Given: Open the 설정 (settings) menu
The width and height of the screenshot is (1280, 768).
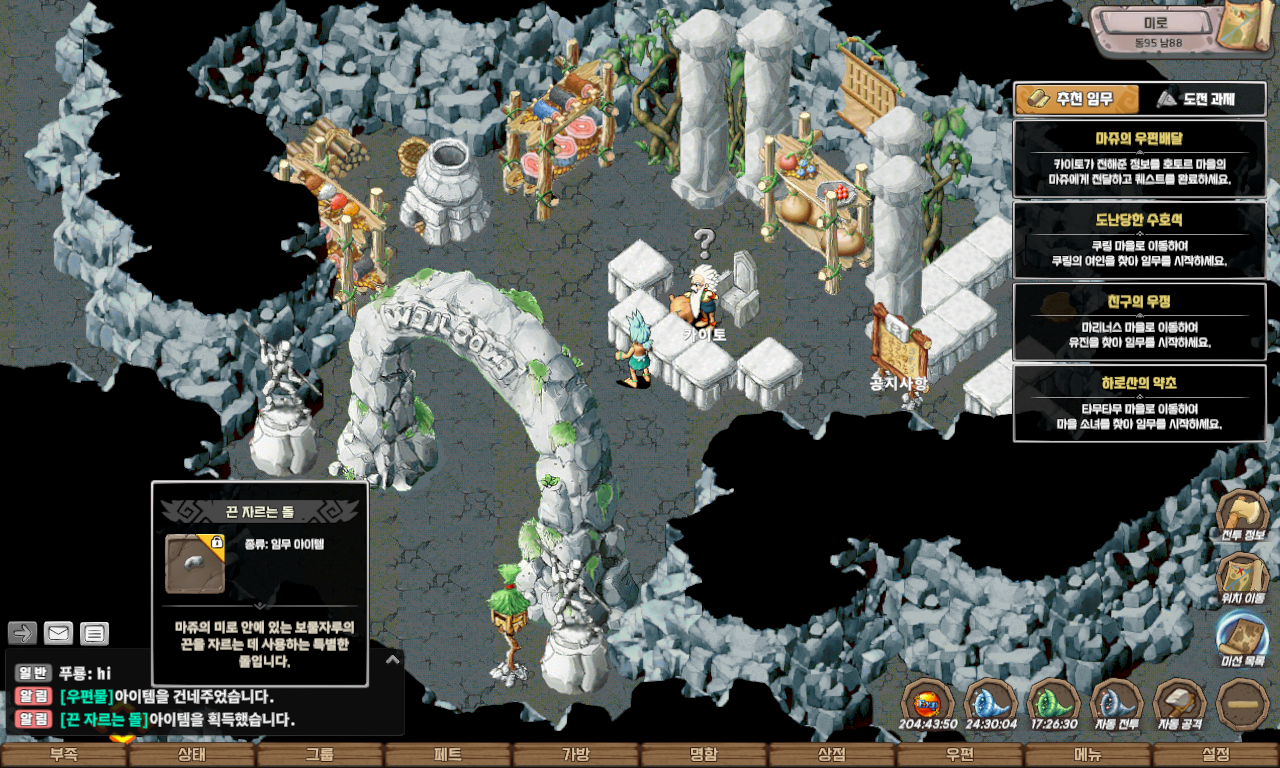Looking at the screenshot, I should click(1216, 755).
